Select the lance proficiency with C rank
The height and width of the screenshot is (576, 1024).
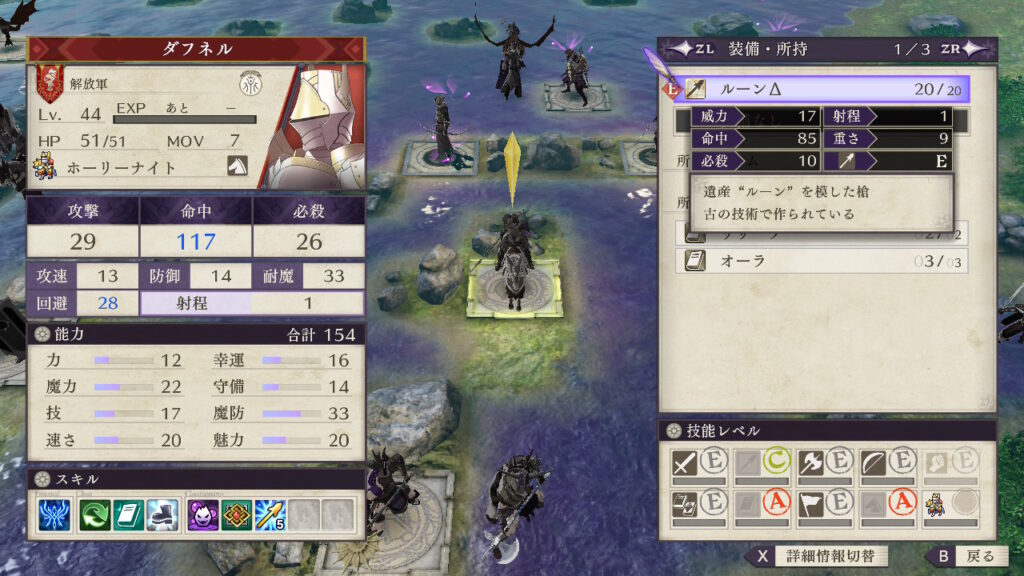pyautogui.click(x=762, y=464)
